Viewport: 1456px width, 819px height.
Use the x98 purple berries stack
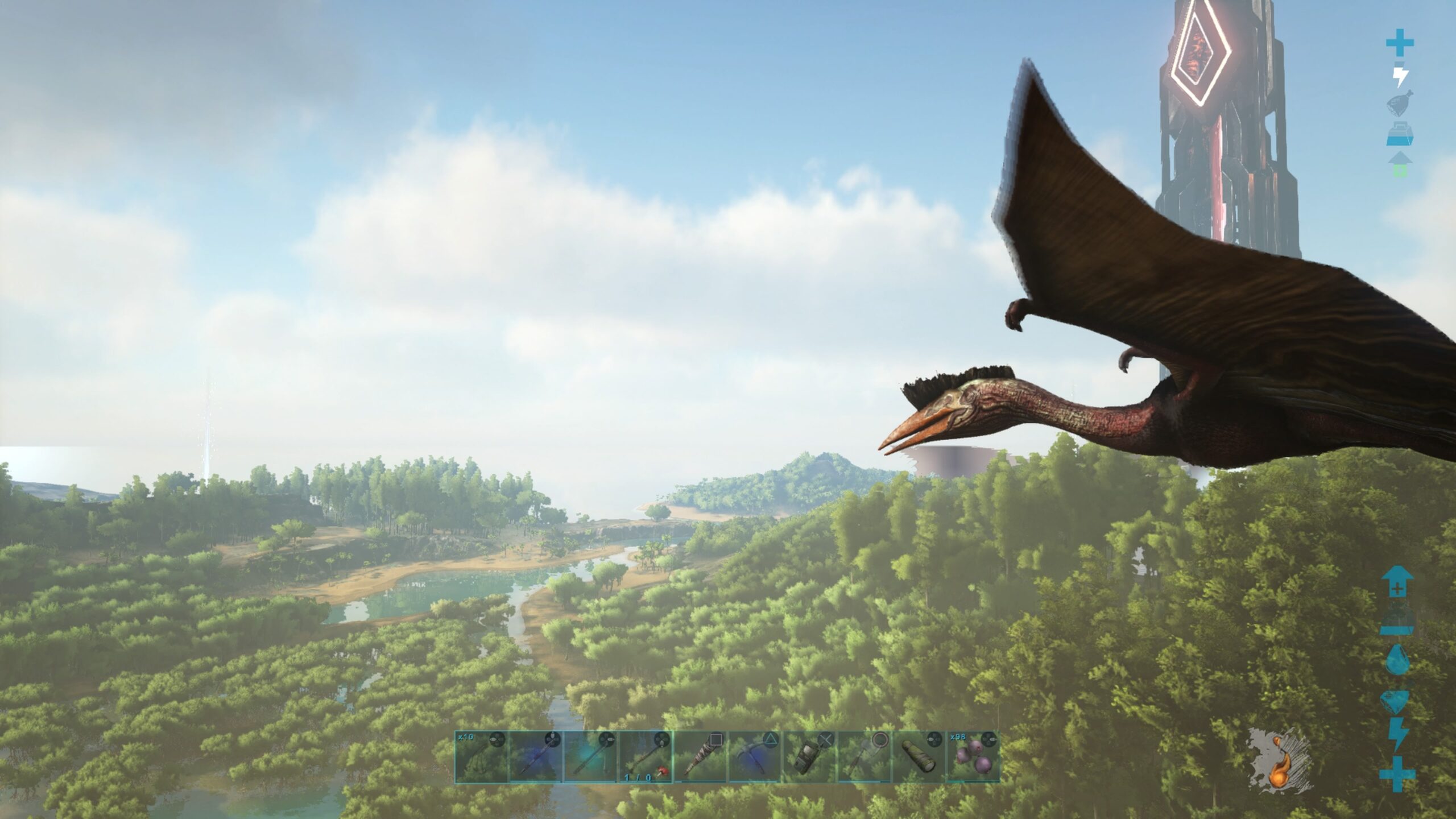coord(973,756)
